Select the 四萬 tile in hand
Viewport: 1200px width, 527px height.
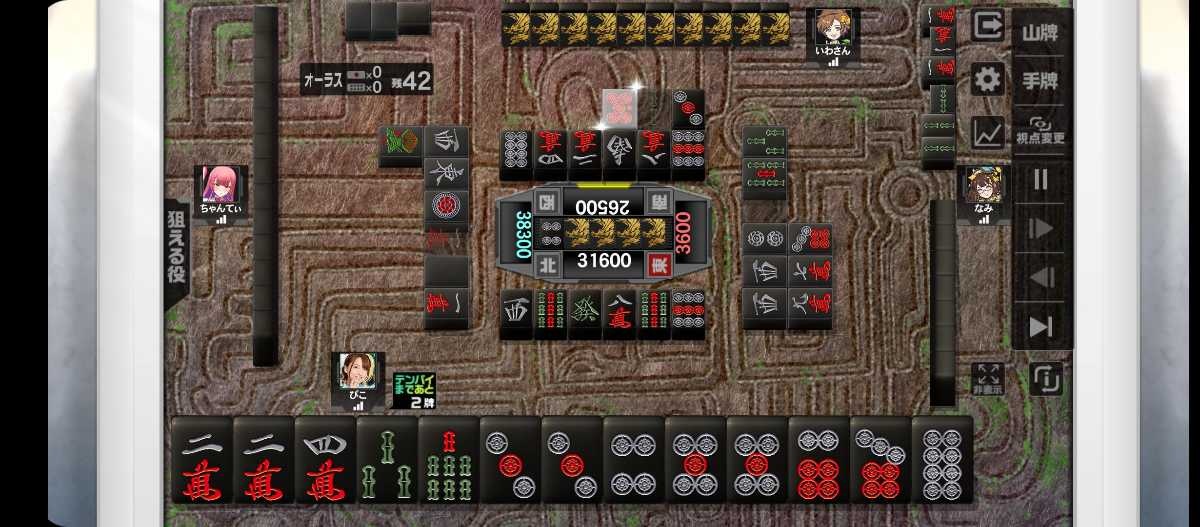pyautogui.click(x=325, y=460)
